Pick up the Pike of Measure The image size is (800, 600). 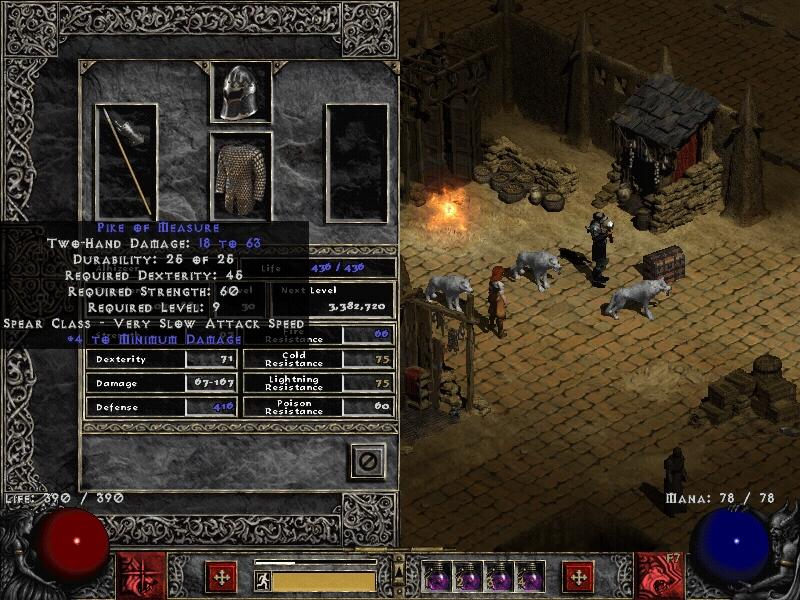(x=127, y=160)
